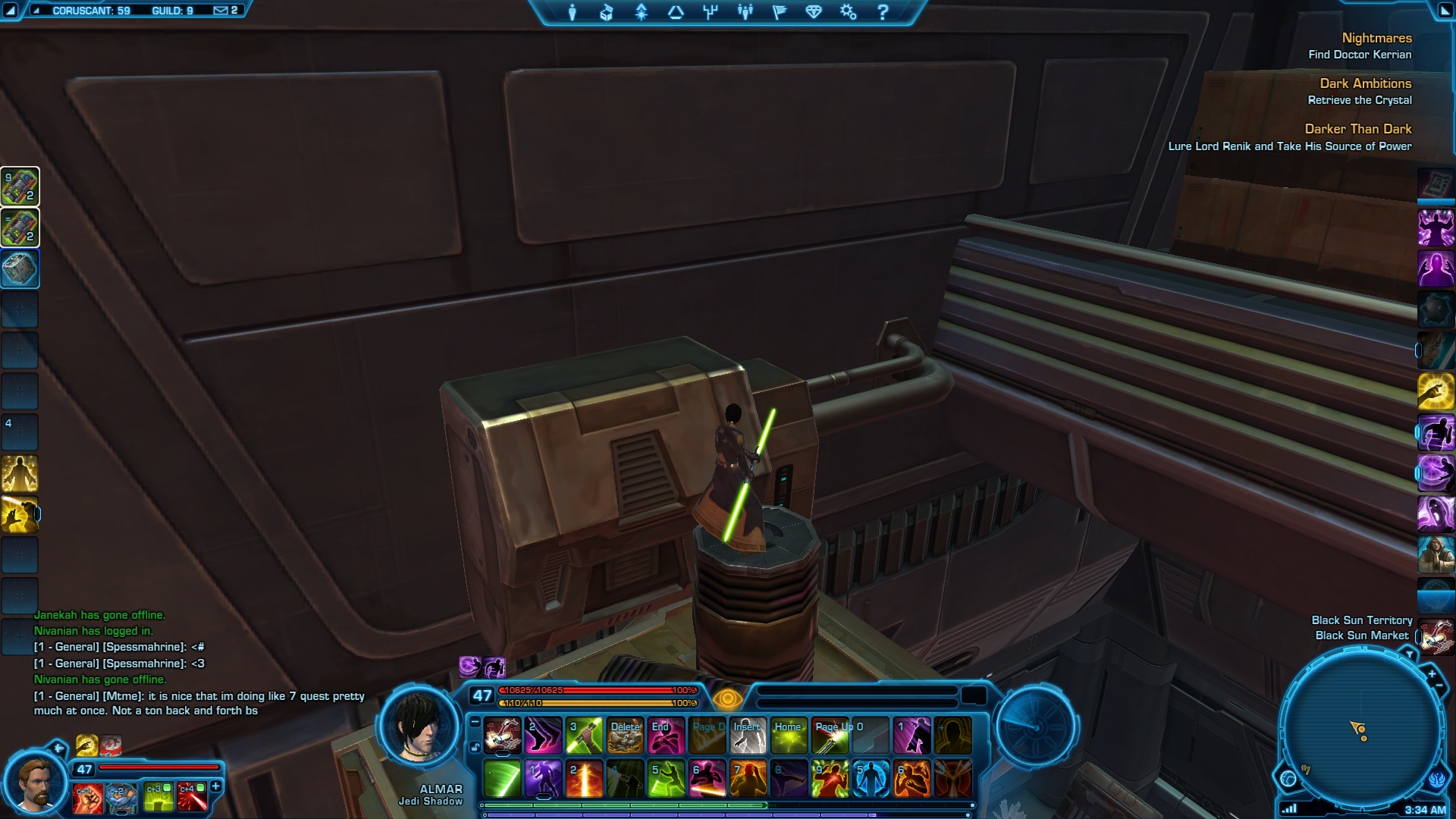Select the Darker Than Dark quest
The height and width of the screenshot is (819, 1456).
tap(1357, 130)
